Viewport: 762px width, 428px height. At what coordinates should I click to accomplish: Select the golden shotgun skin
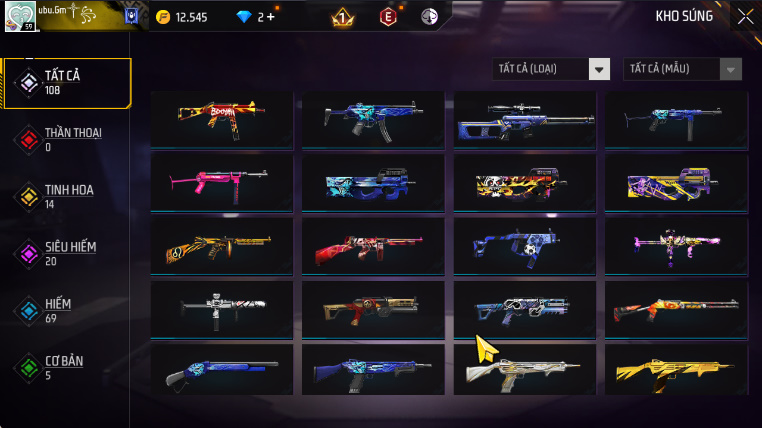676,371
